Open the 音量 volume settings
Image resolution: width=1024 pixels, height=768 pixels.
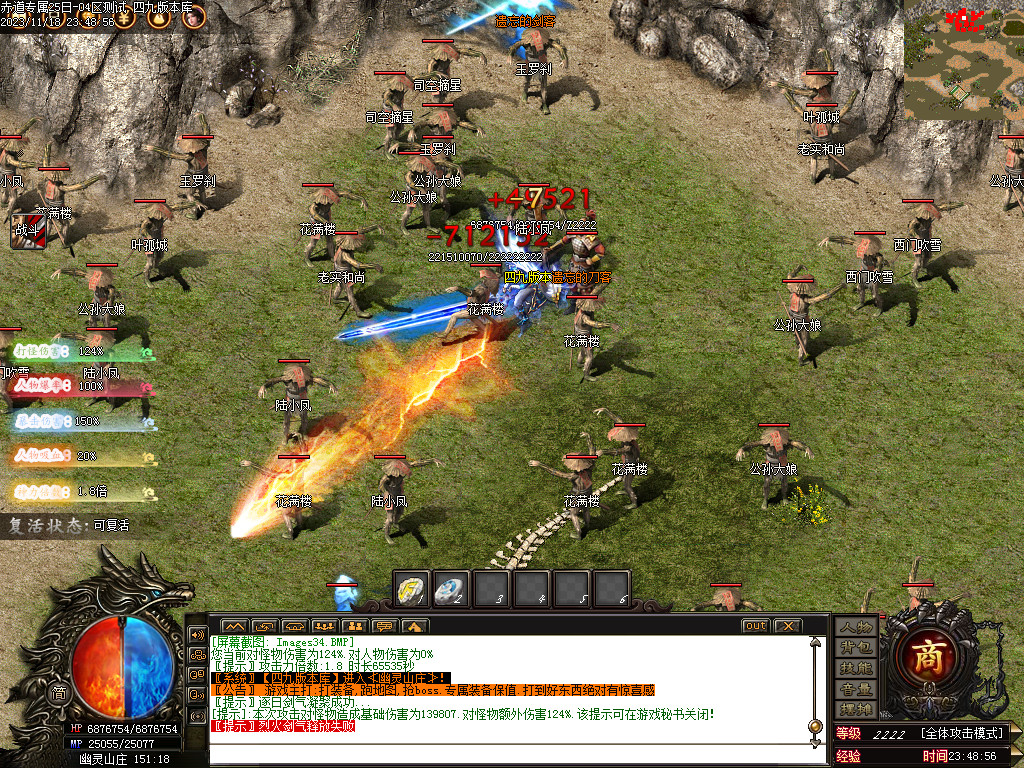857,689
